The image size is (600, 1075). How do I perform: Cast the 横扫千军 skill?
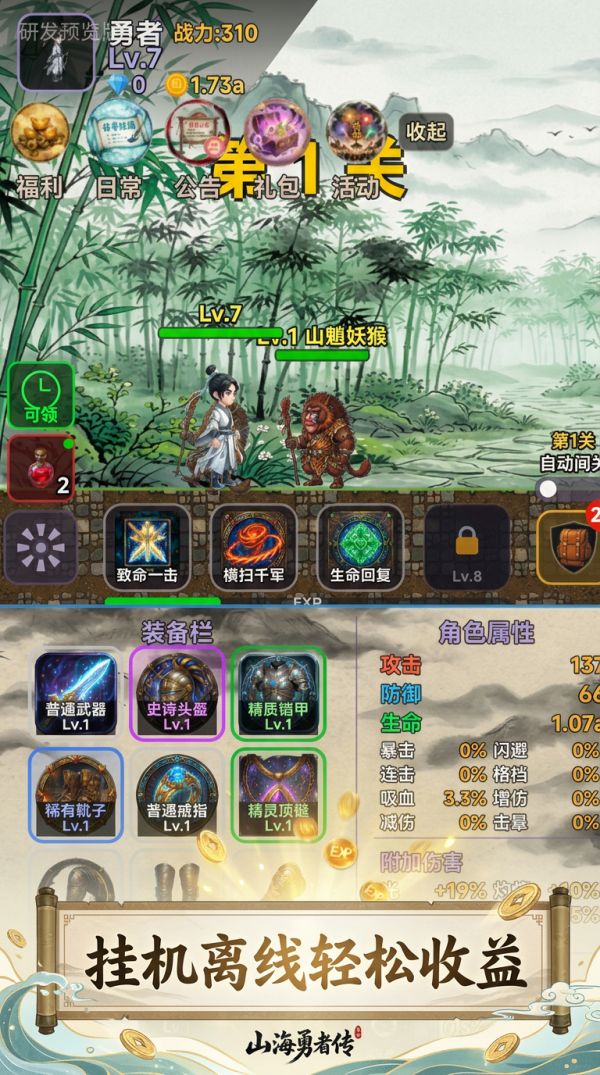[253, 546]
